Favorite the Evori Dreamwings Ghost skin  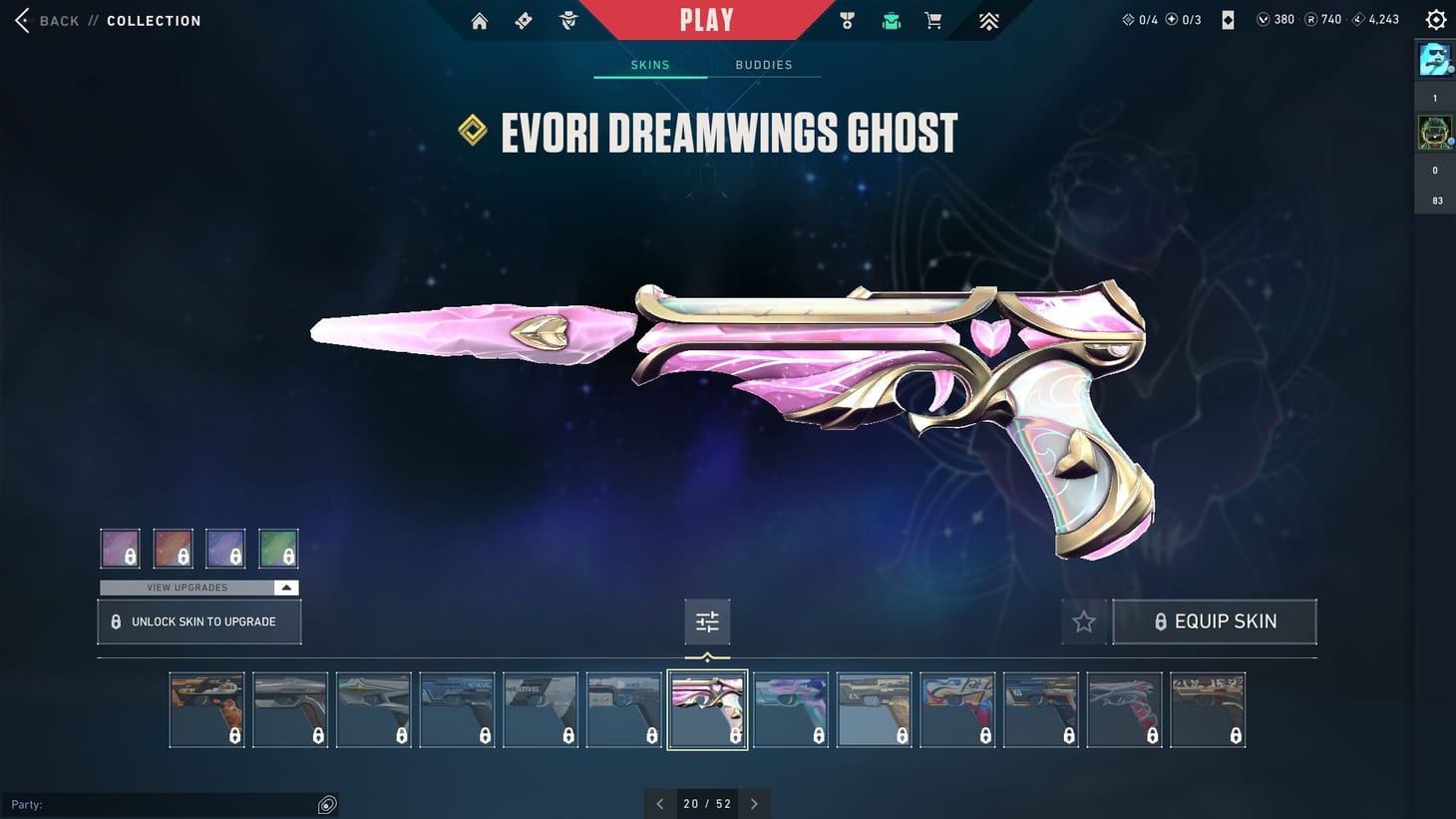point(1083,620)
